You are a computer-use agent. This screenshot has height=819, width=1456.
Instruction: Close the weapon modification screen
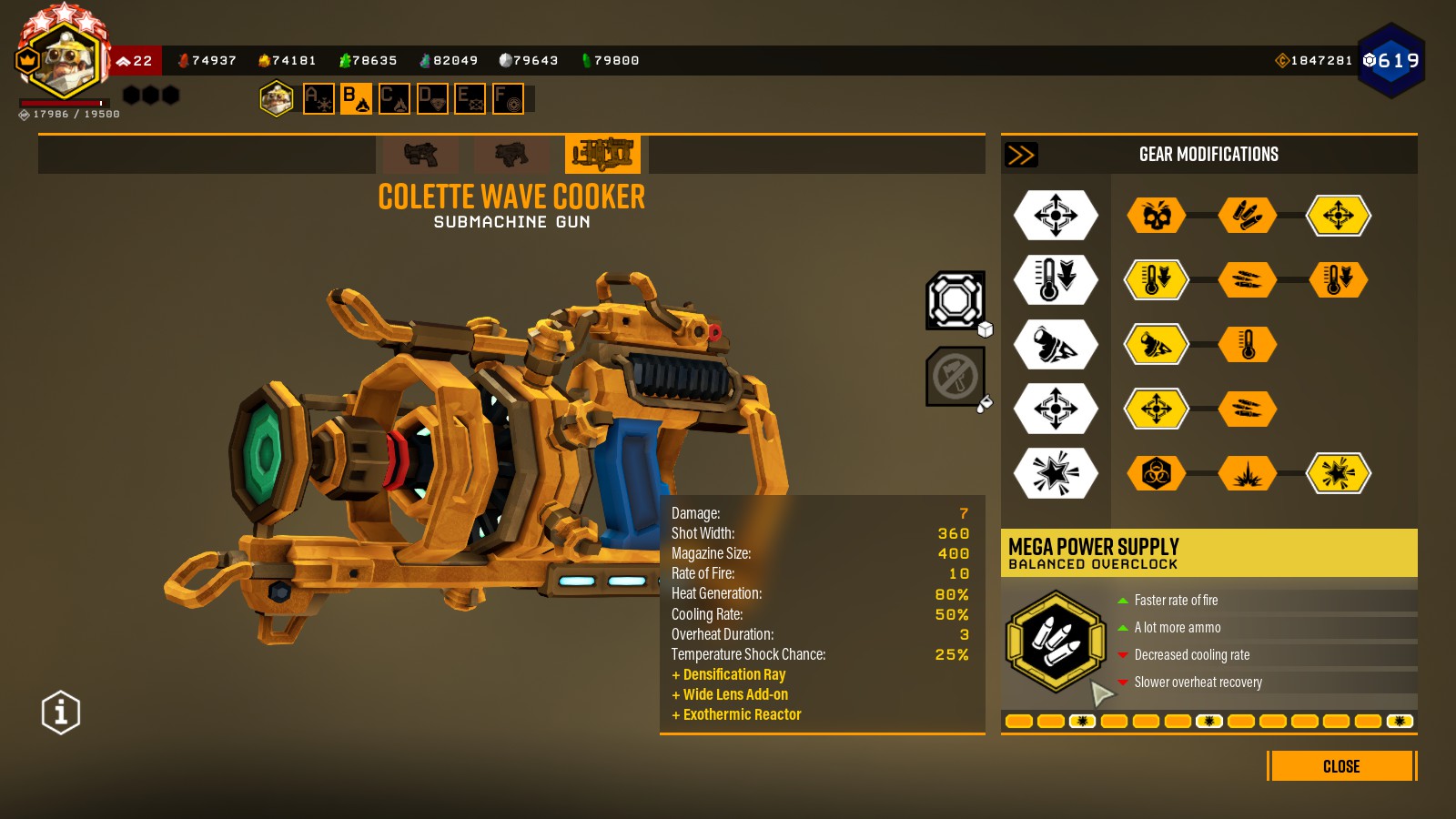click(x=1341, y=766)
